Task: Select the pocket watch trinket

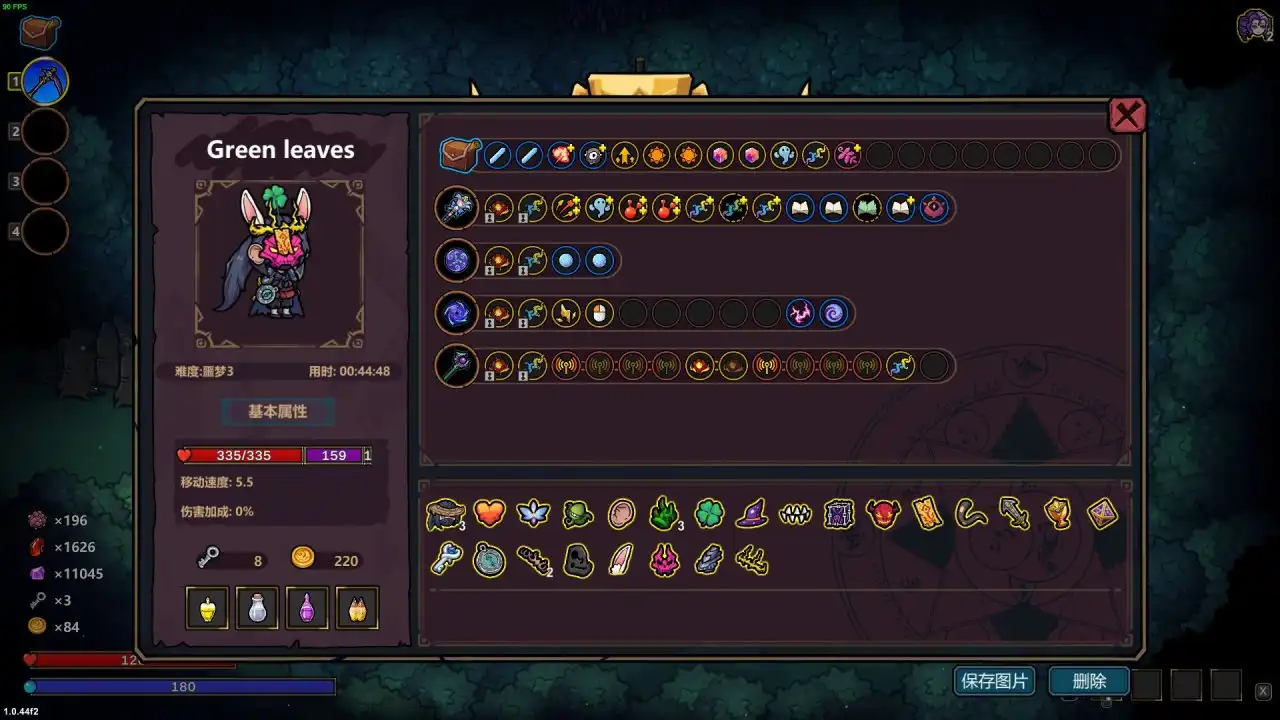Action: click(x=492, y=560)
